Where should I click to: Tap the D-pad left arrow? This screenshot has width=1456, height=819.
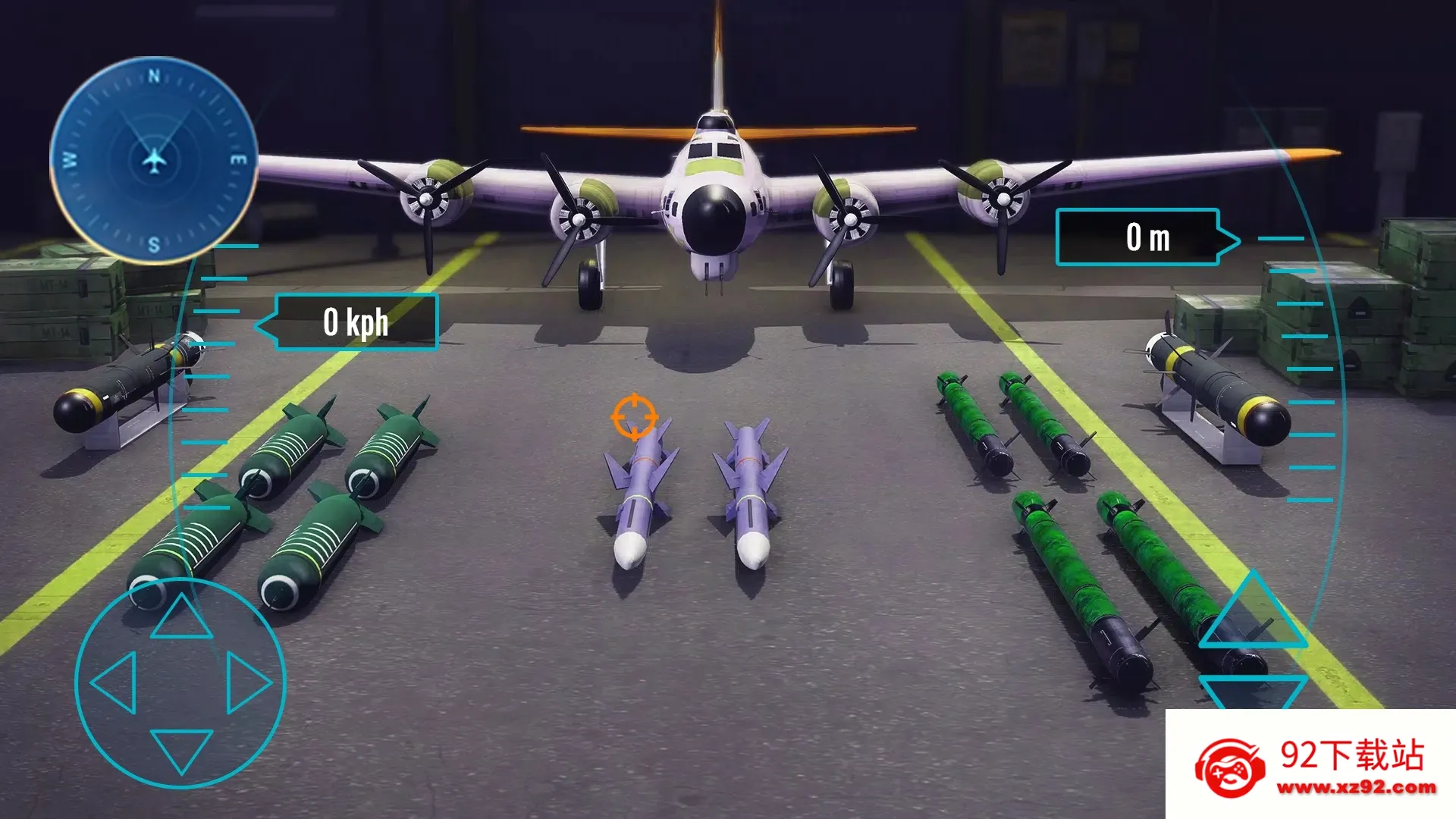click(x=115, y=682)
